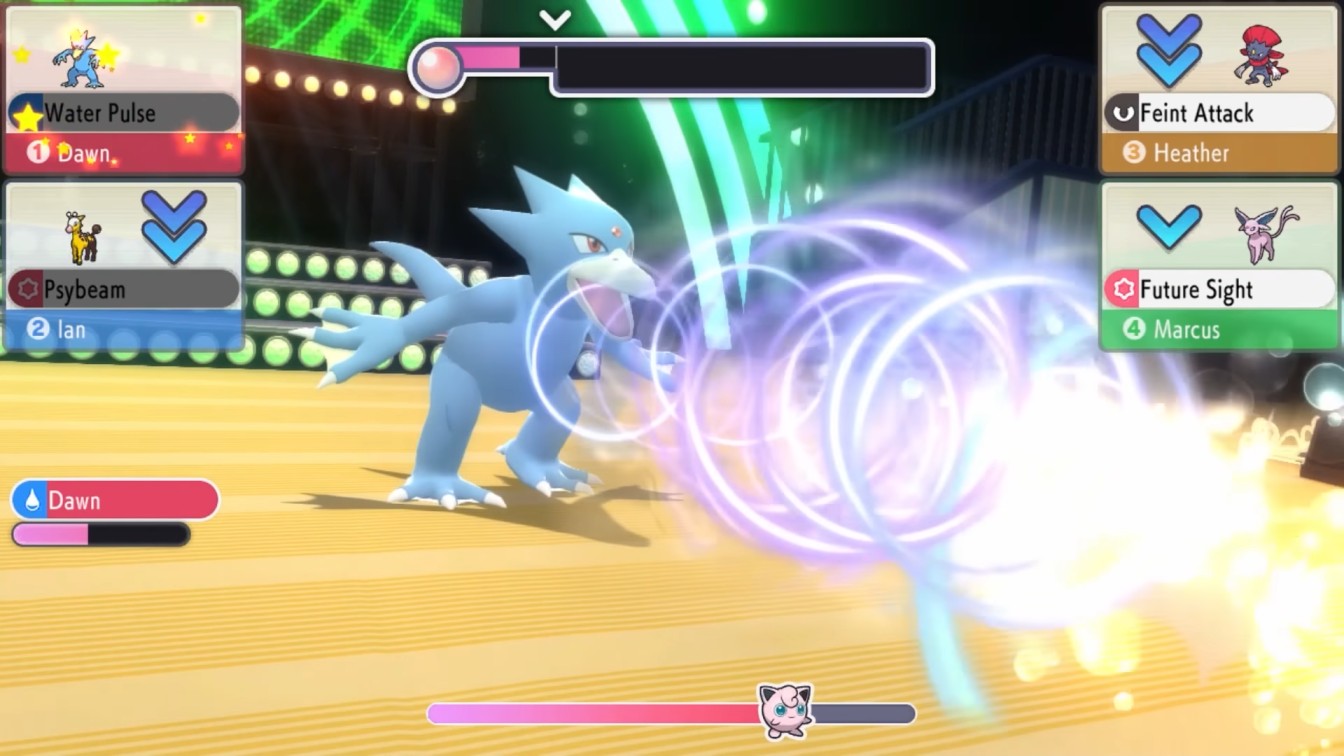Screen dimensions: 1344x756
Task: Click the psychic-type icon beside Future Sight
Action: [x=1125, y=289]
